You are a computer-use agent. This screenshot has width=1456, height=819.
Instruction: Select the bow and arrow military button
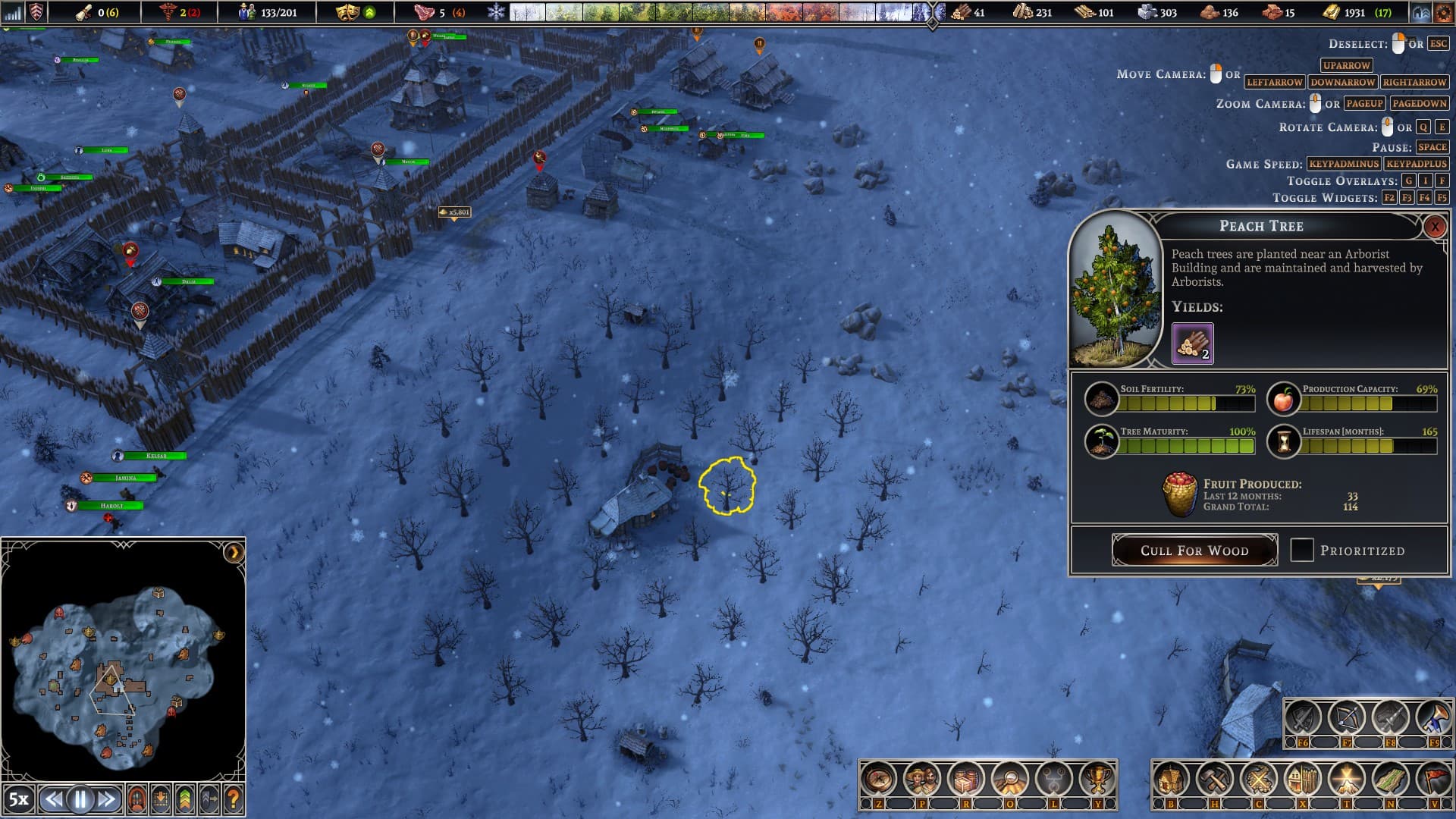click(1346, 718)
